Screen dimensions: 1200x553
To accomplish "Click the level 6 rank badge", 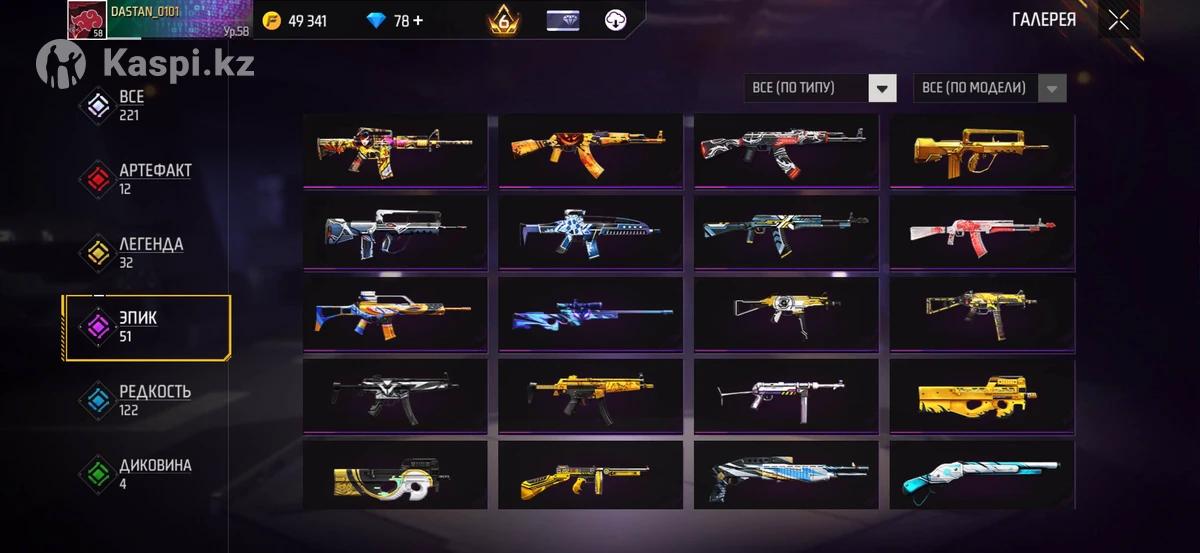I will click(x=504, y=20).
